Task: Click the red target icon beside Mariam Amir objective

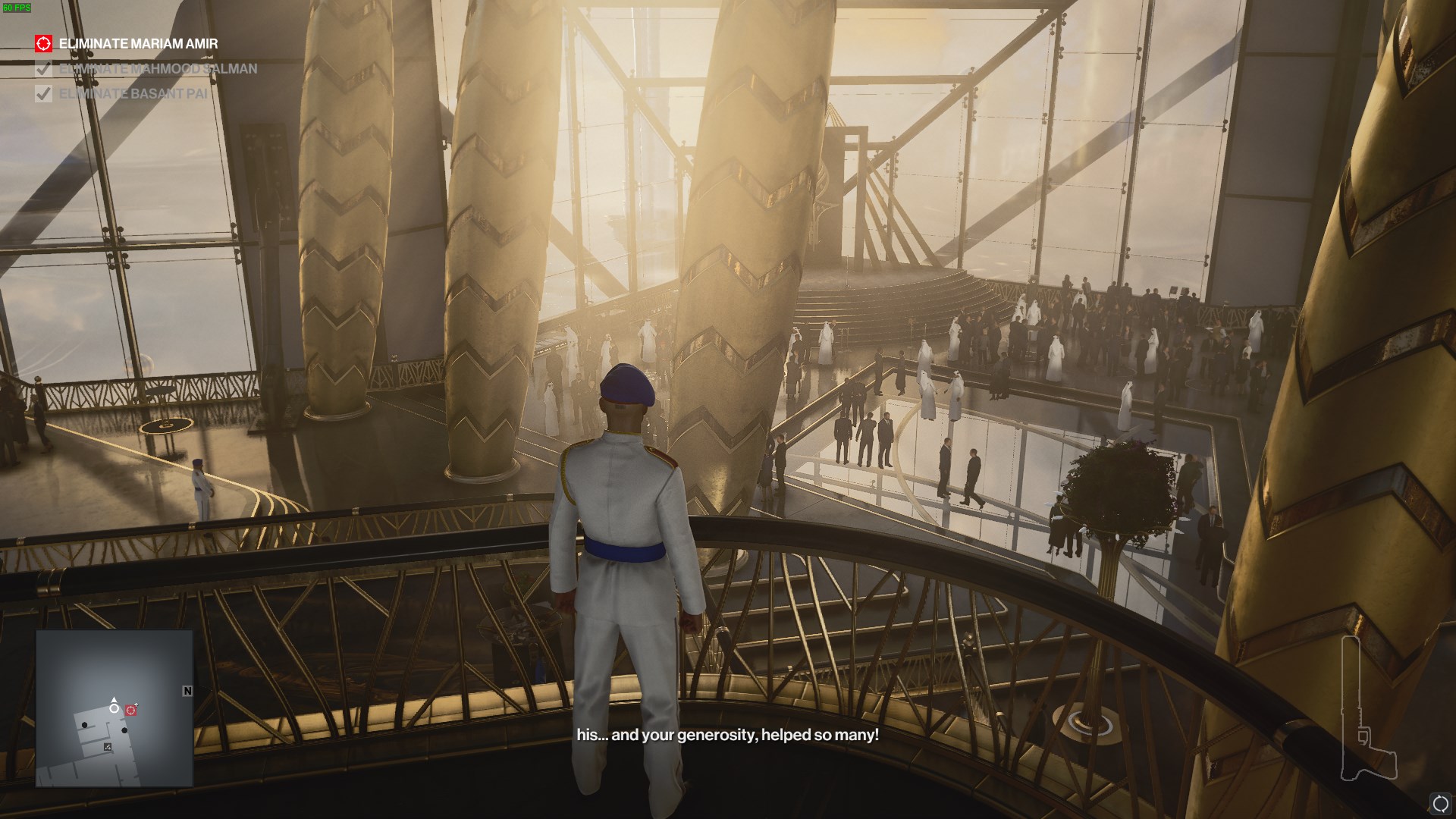Action: (43, 44)
